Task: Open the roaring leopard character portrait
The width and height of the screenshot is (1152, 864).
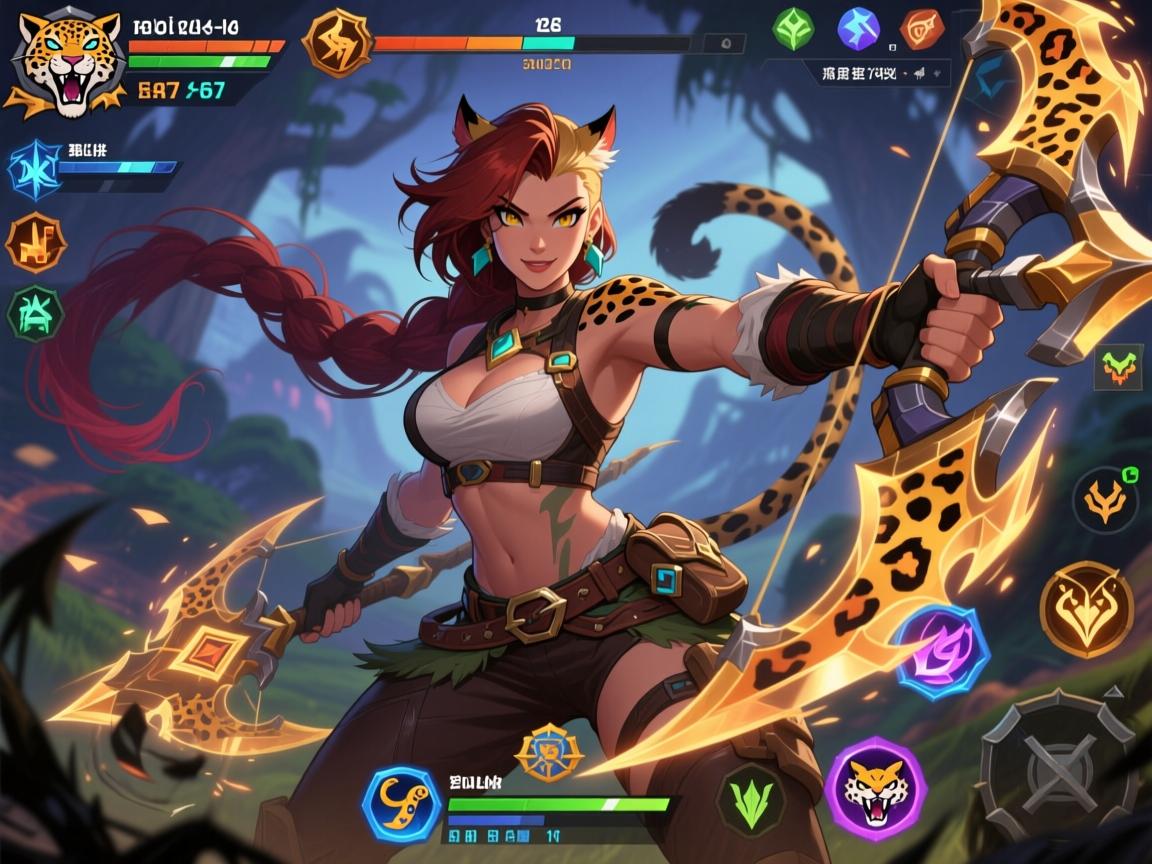Action: [x=58, y=62]
